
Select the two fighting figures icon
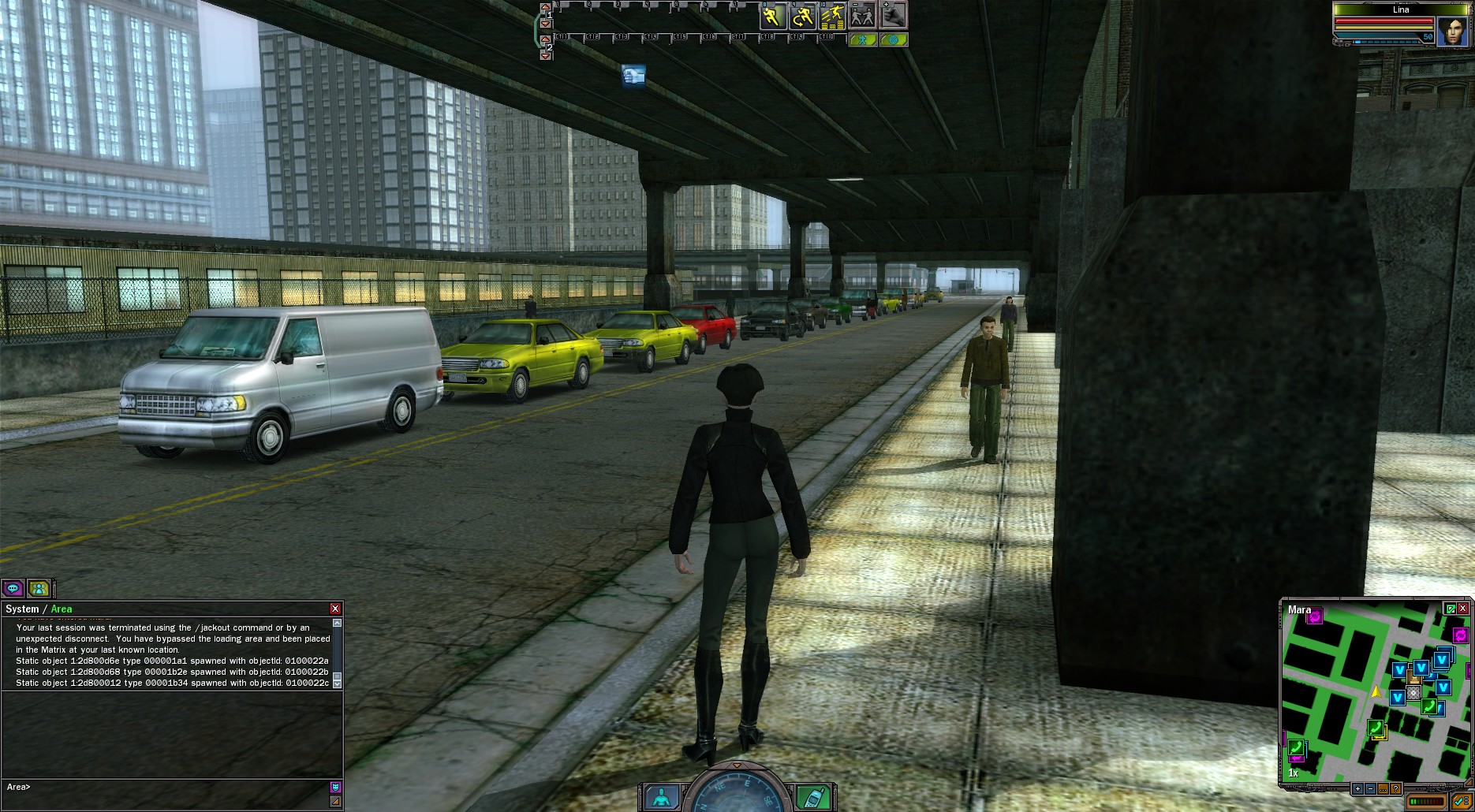click(x=862, y=16)
